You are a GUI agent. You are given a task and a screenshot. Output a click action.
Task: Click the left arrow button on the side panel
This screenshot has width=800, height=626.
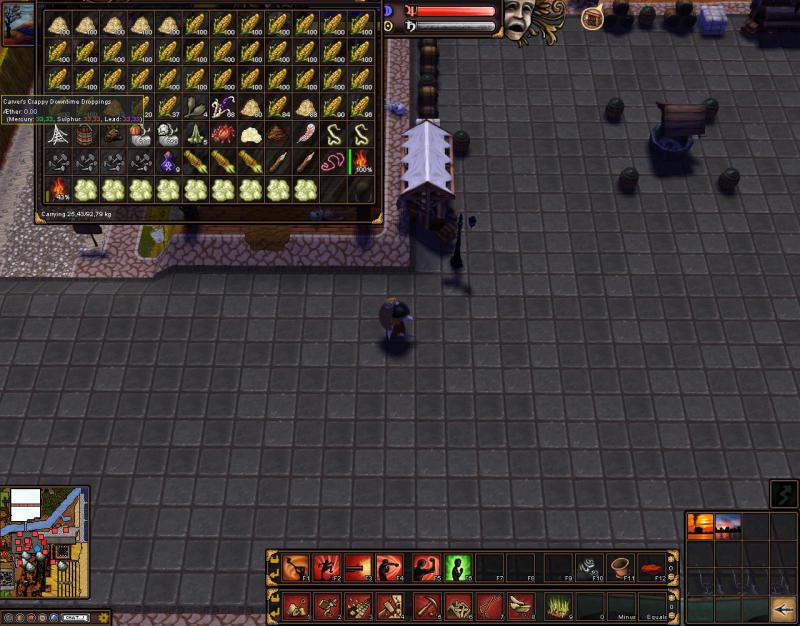tap(781, 606)
